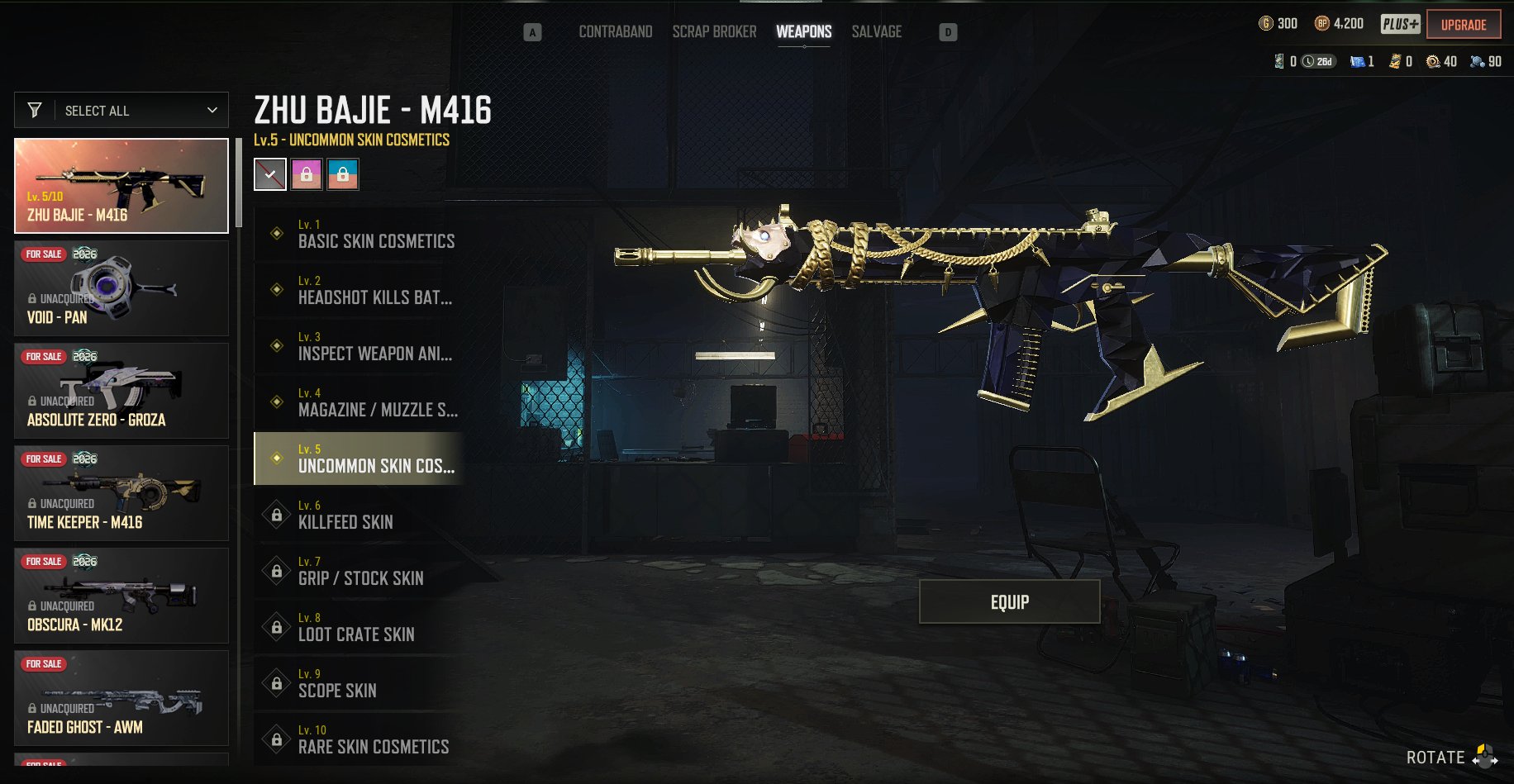Show the Faded Ghost - AWM skin
This screenshot has width=1514, height=784.
click(x=121, y=698)
